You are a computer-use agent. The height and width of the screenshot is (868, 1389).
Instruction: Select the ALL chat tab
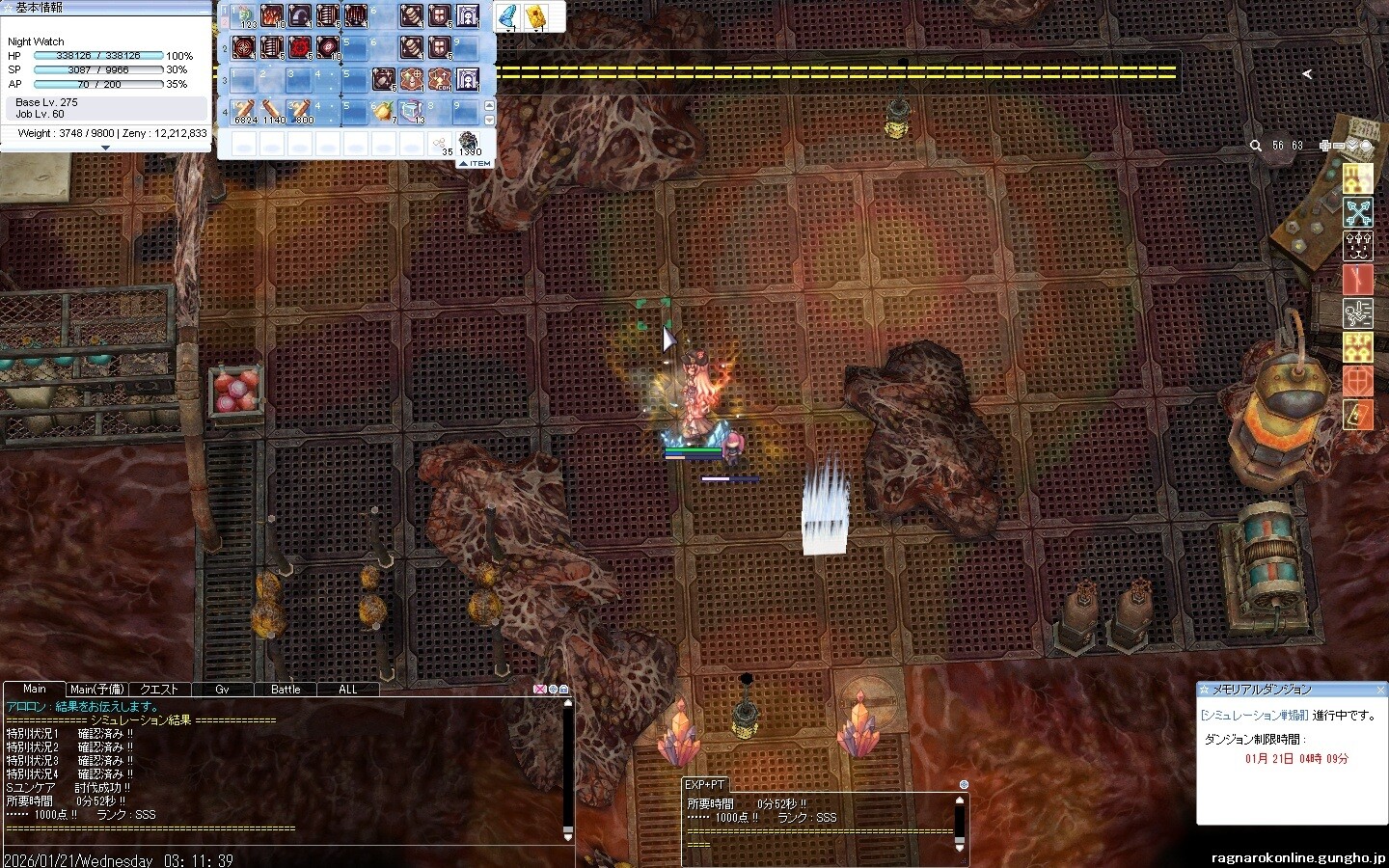[348, 690]
